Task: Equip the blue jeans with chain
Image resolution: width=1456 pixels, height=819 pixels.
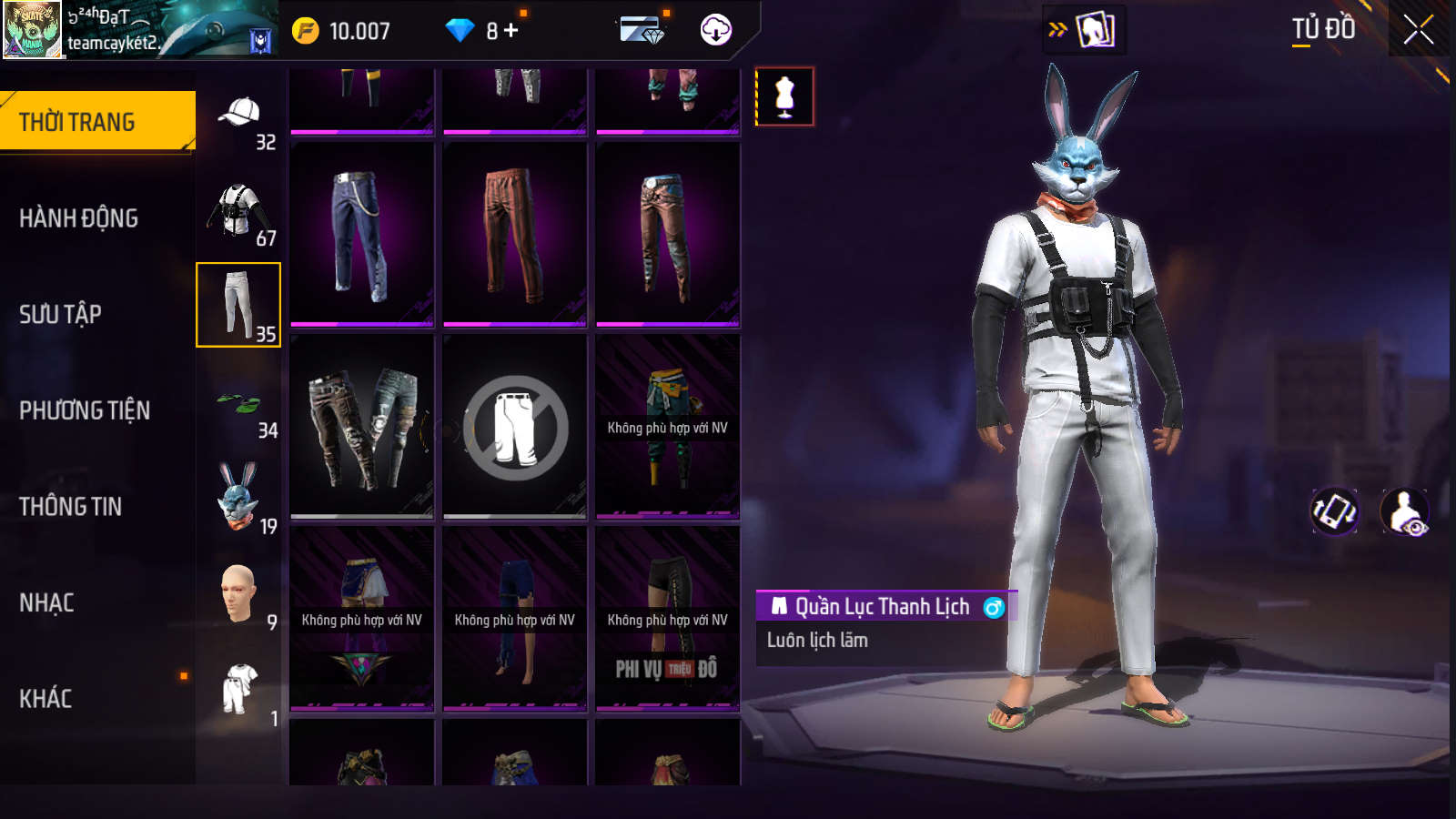Action: pyautogui.click(x=361, y=234)
